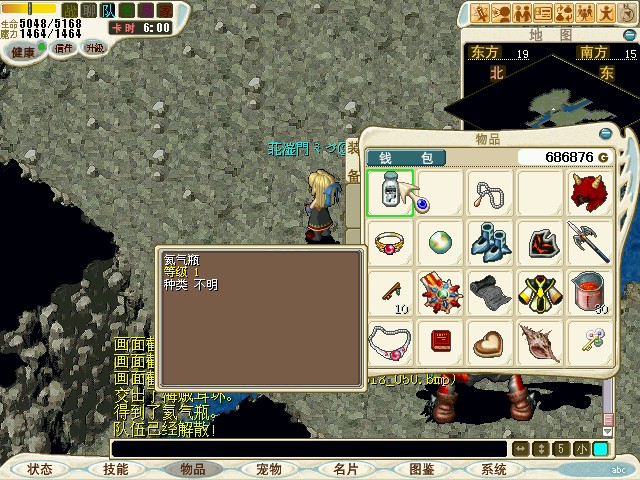This screenshot has height=480, width=640.
Task: Pick the halberd weapon in inventory
Action: pos(590,241)
